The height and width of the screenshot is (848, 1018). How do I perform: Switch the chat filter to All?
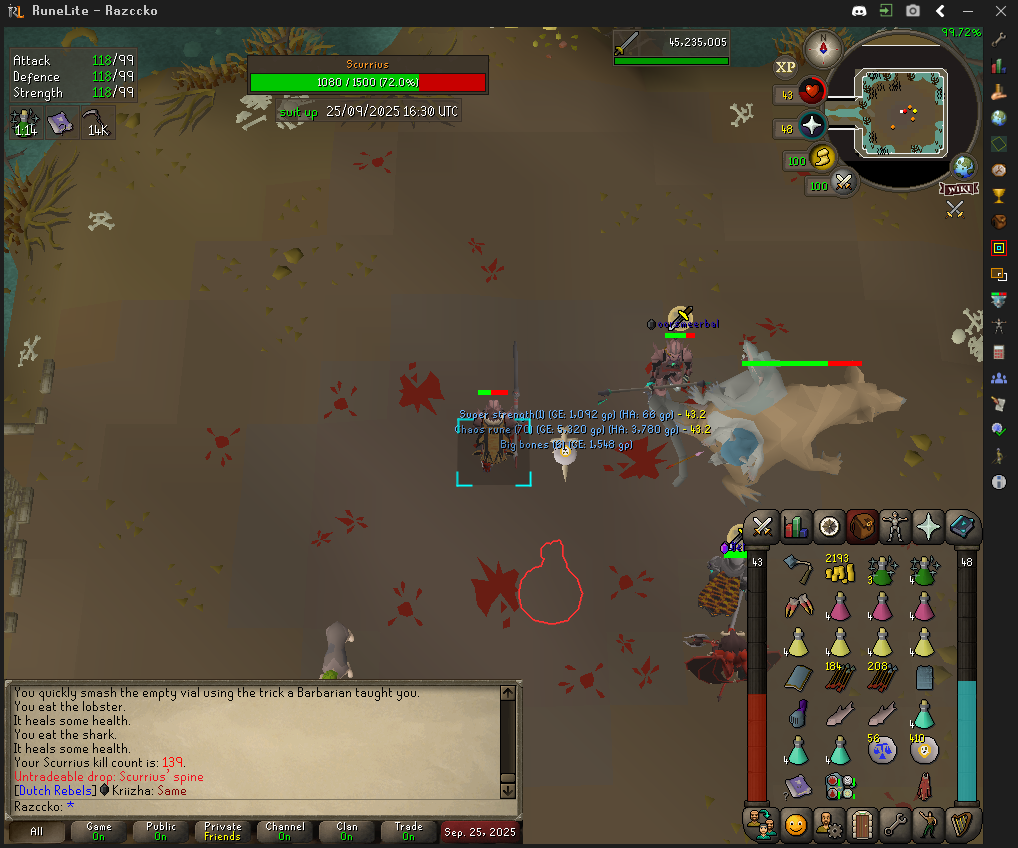pos(36,831)
